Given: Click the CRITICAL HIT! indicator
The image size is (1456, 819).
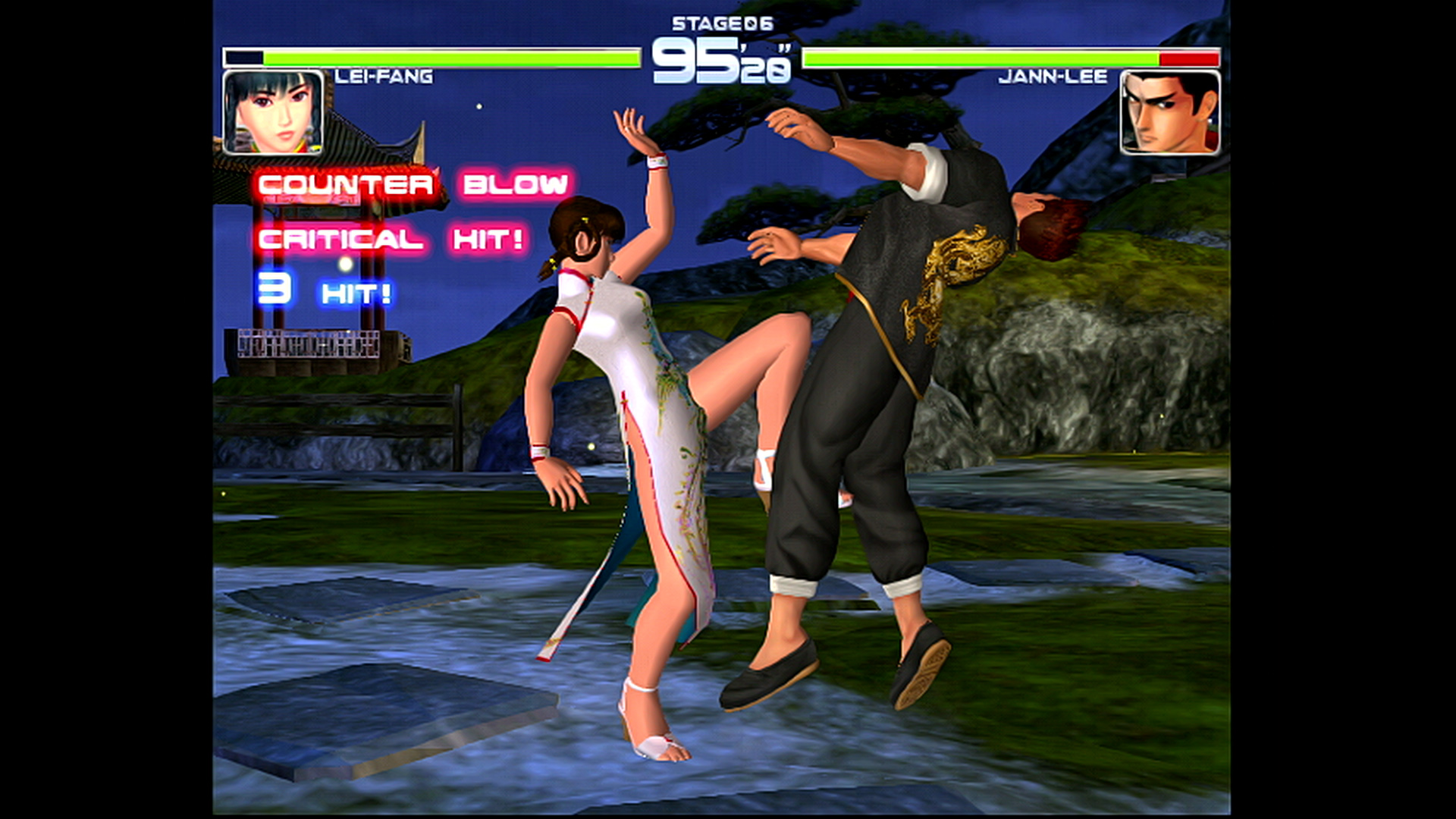Looking at the screenshot, I should tap(389, 238).
